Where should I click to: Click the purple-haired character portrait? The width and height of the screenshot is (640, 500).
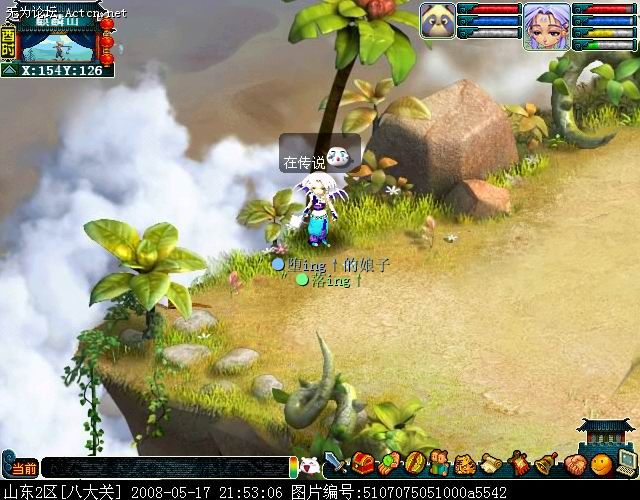(x=546, y=26)
